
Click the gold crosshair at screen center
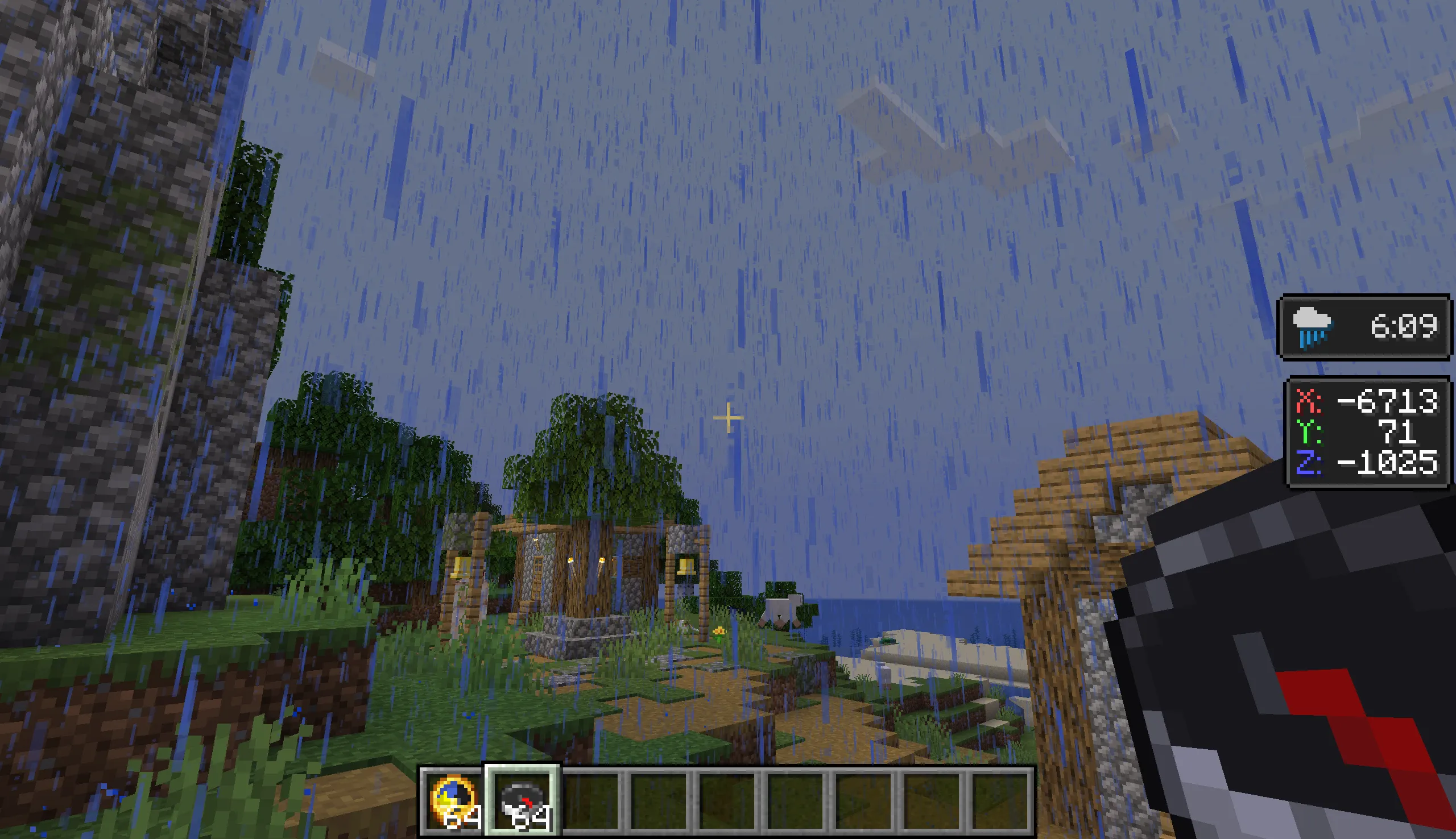[x=728, y=418]
